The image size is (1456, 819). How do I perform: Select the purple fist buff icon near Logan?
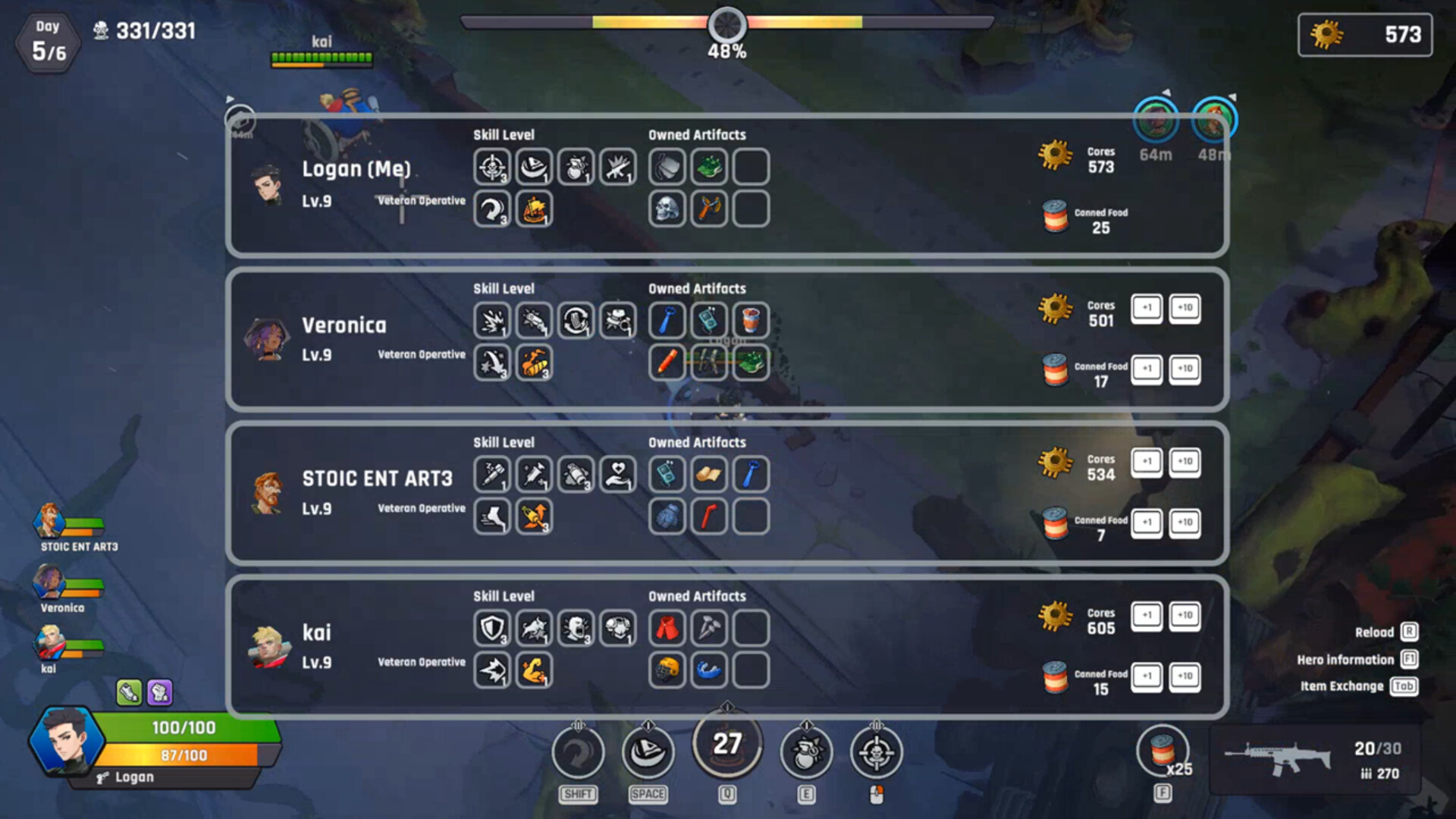(x=159, y=692)
